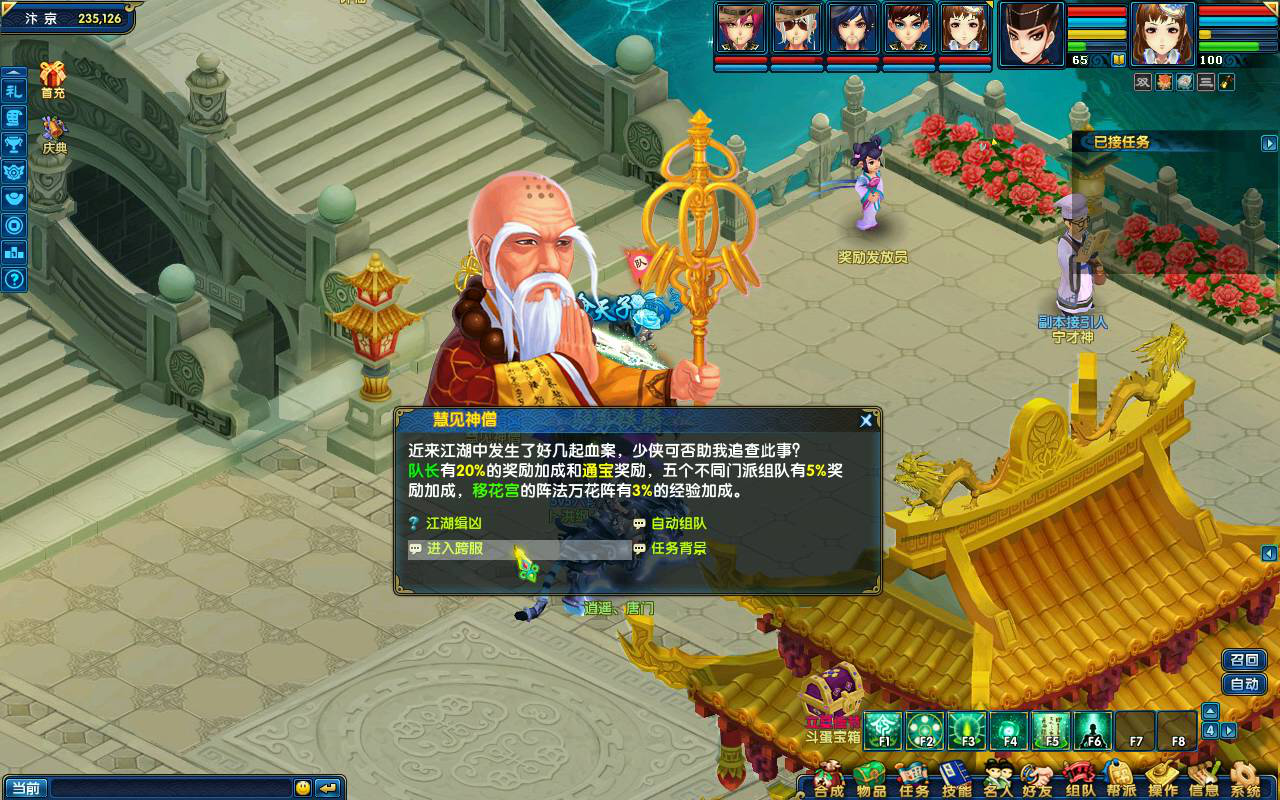This screenshot has height=800, width=1280.
Task: Open the 合成 crafting menu
Action: [x=828, y=779]
